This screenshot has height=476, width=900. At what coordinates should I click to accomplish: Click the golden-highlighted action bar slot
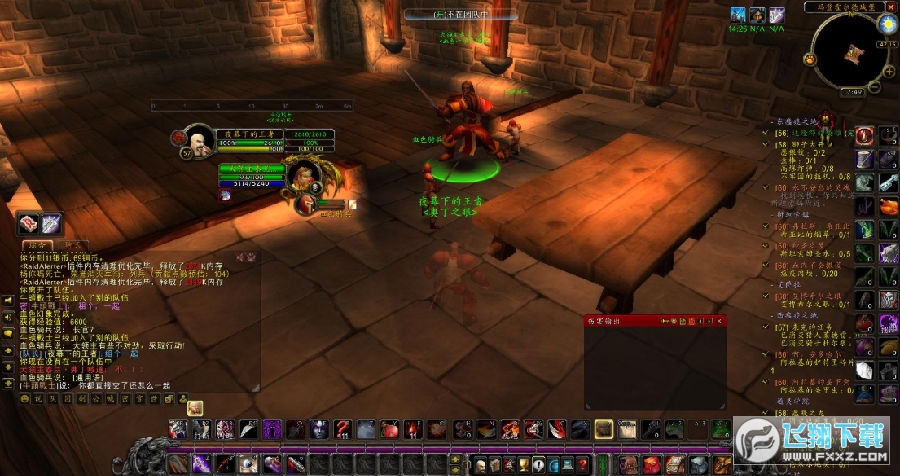pyautogui.click(x=604, y=429)
